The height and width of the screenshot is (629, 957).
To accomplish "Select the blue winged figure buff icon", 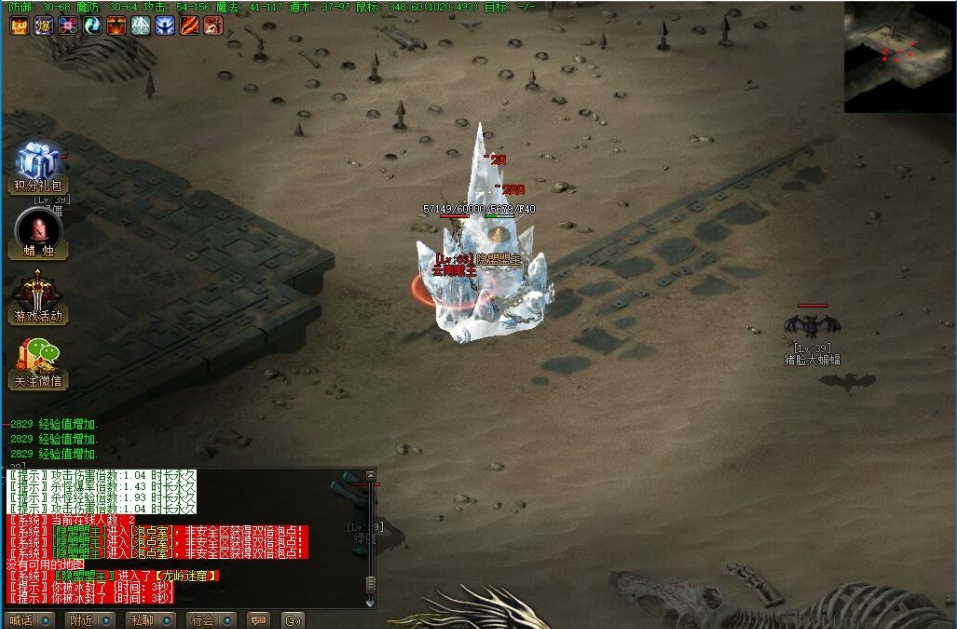I will click(x=165, y=26).
